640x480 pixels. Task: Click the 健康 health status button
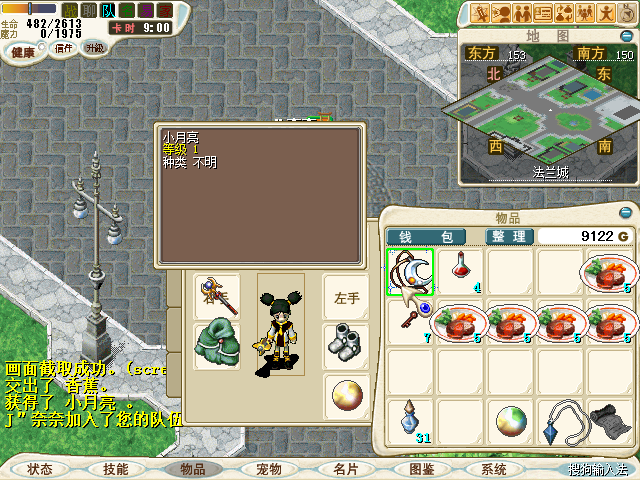[24, 50]
